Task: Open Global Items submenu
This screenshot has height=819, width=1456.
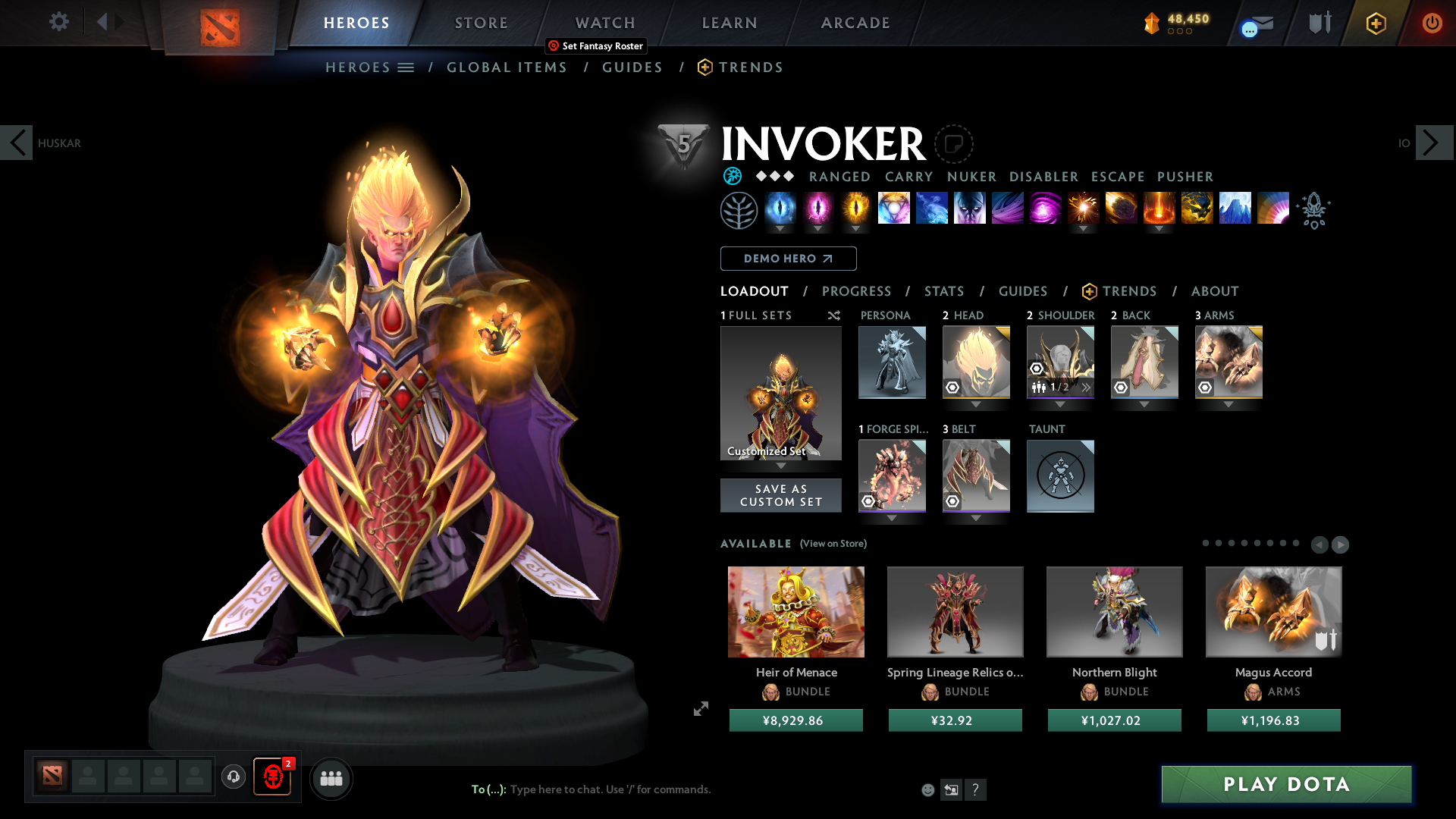Action: pos(507,67)
